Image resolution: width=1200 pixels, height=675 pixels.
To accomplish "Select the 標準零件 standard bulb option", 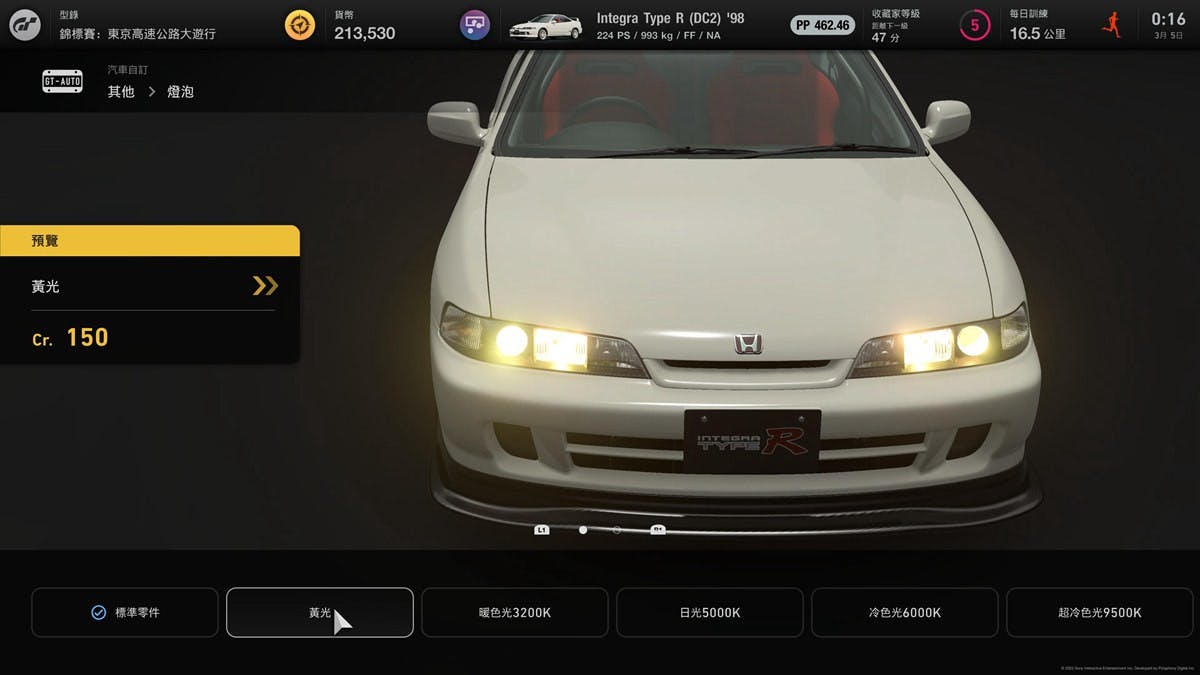I will point(125,612).
